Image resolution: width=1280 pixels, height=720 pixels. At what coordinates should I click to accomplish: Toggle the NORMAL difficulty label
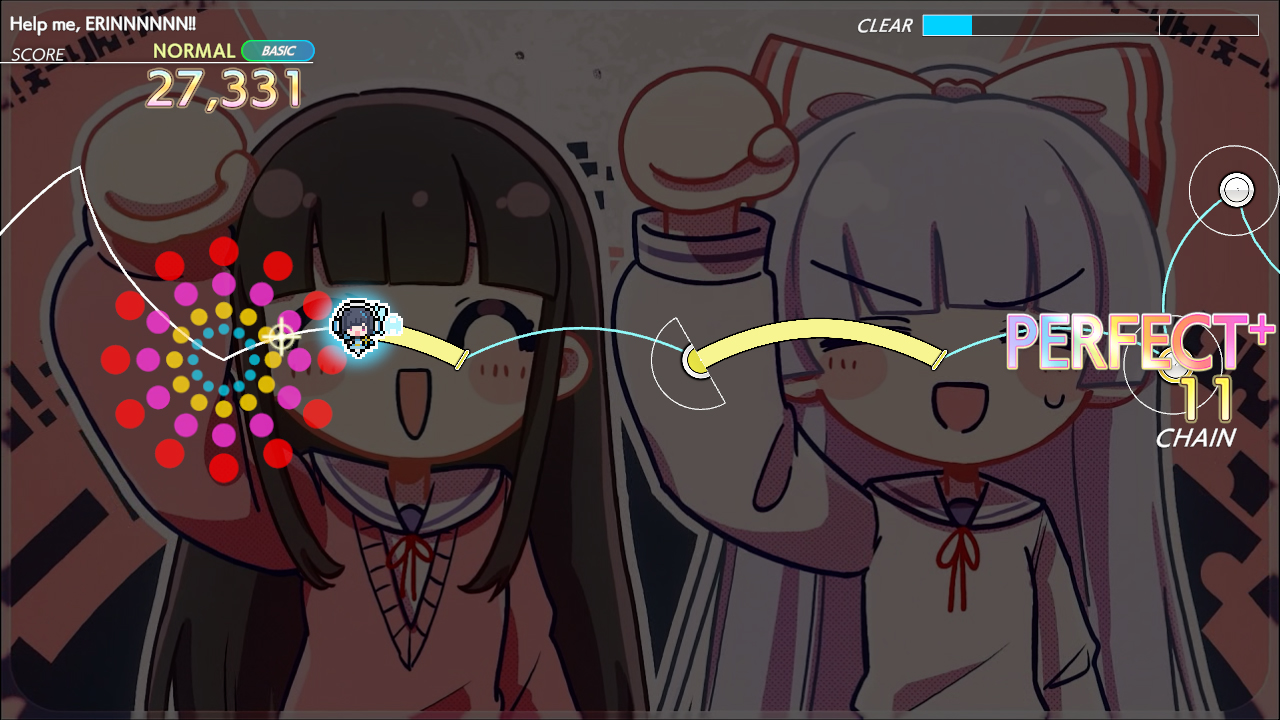tap(195, 50)
